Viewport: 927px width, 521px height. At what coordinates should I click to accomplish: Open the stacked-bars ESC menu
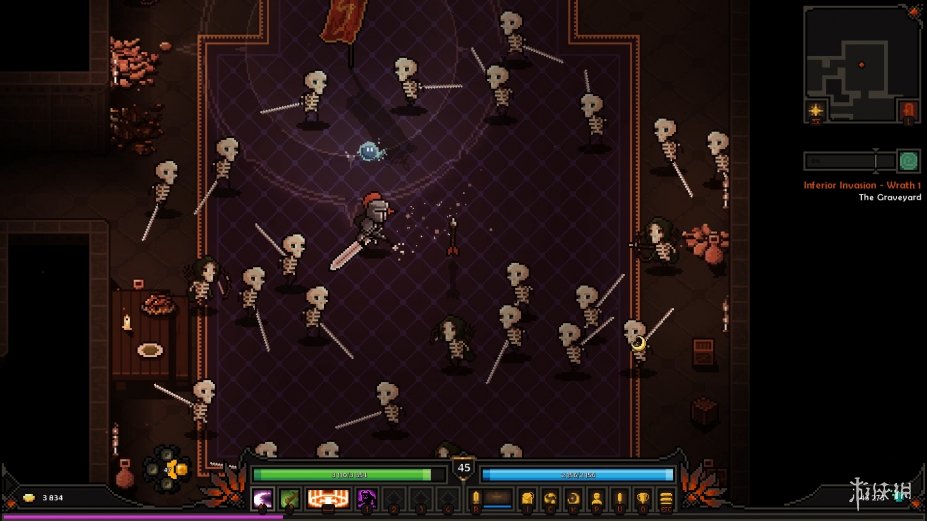[666, 498]
